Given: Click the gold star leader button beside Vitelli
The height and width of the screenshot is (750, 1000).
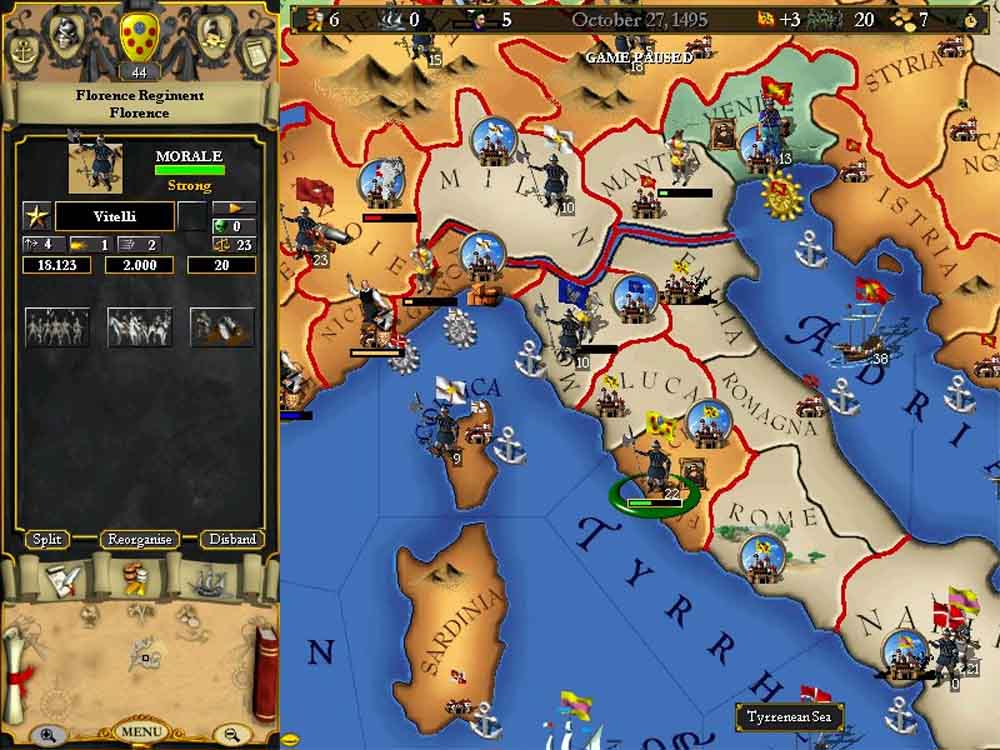Looking at the screenshot, I should pyautogui.click(x=36, y=215).
